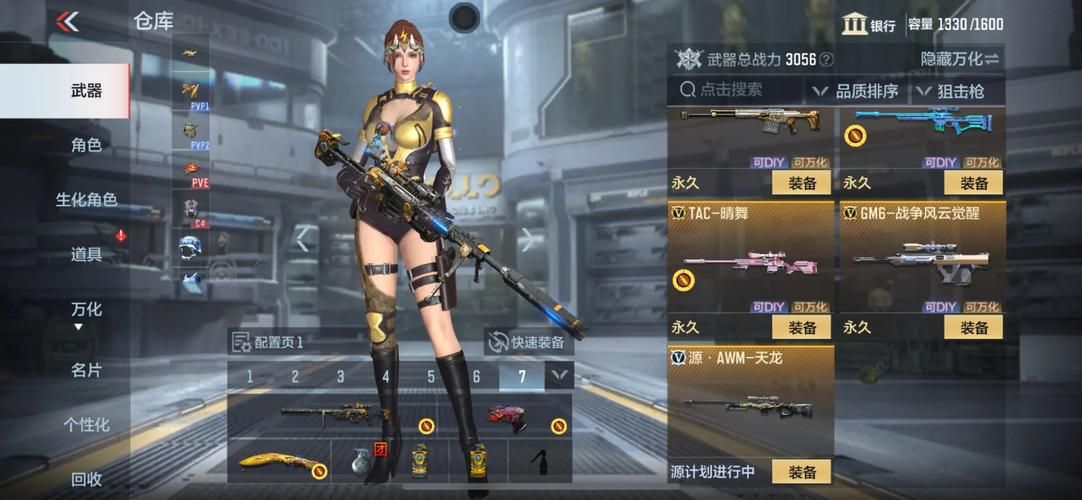Viewport: 1082px width, 500px height.
Task: Switch to loadout slot 7
Action: click(522, 377)
